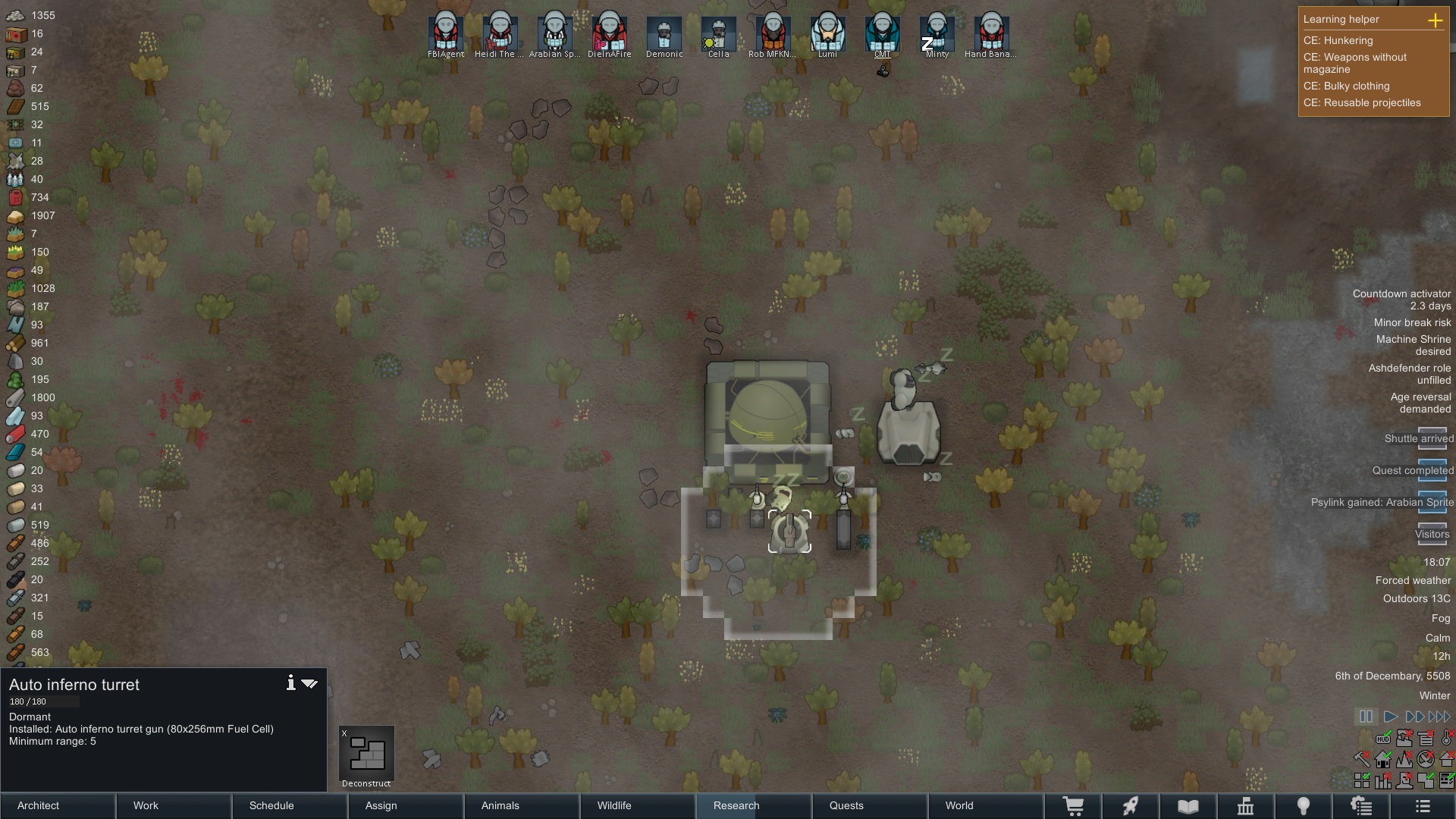Select colonist FBIAgent in the colonist bar
This screenshot has width=1456, height=819.
445,33
